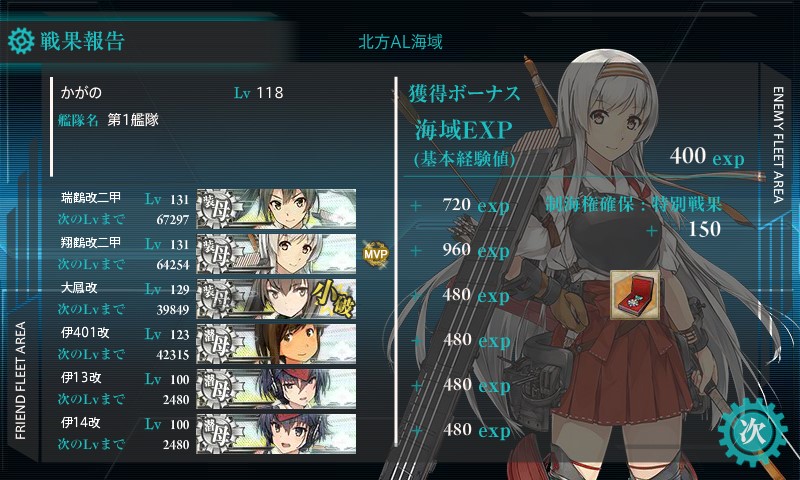This screenshot has height=480, width=800.
Task: Select the 伊14改 ship banner
Action: (277, 431)
